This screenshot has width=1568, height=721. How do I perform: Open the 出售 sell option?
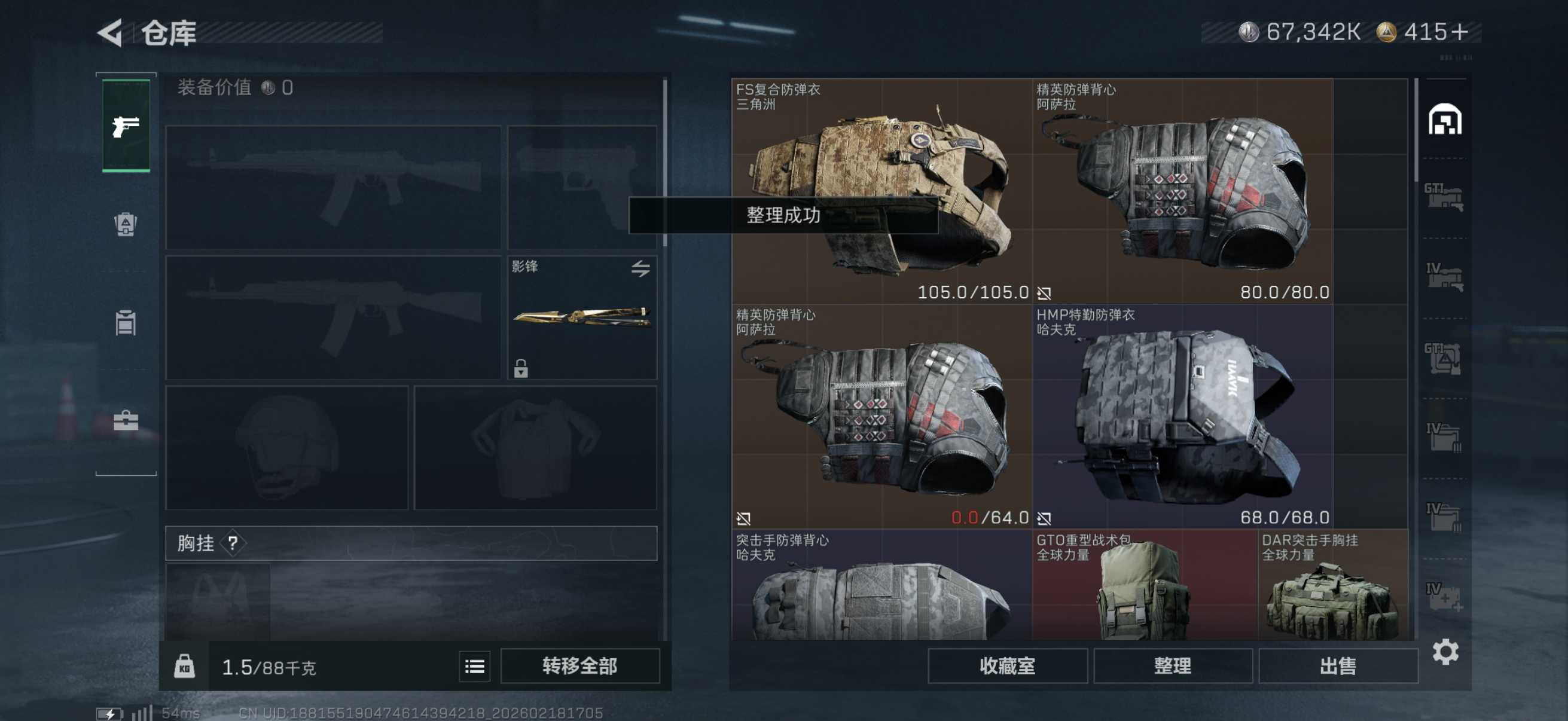tap(1337, 666)
